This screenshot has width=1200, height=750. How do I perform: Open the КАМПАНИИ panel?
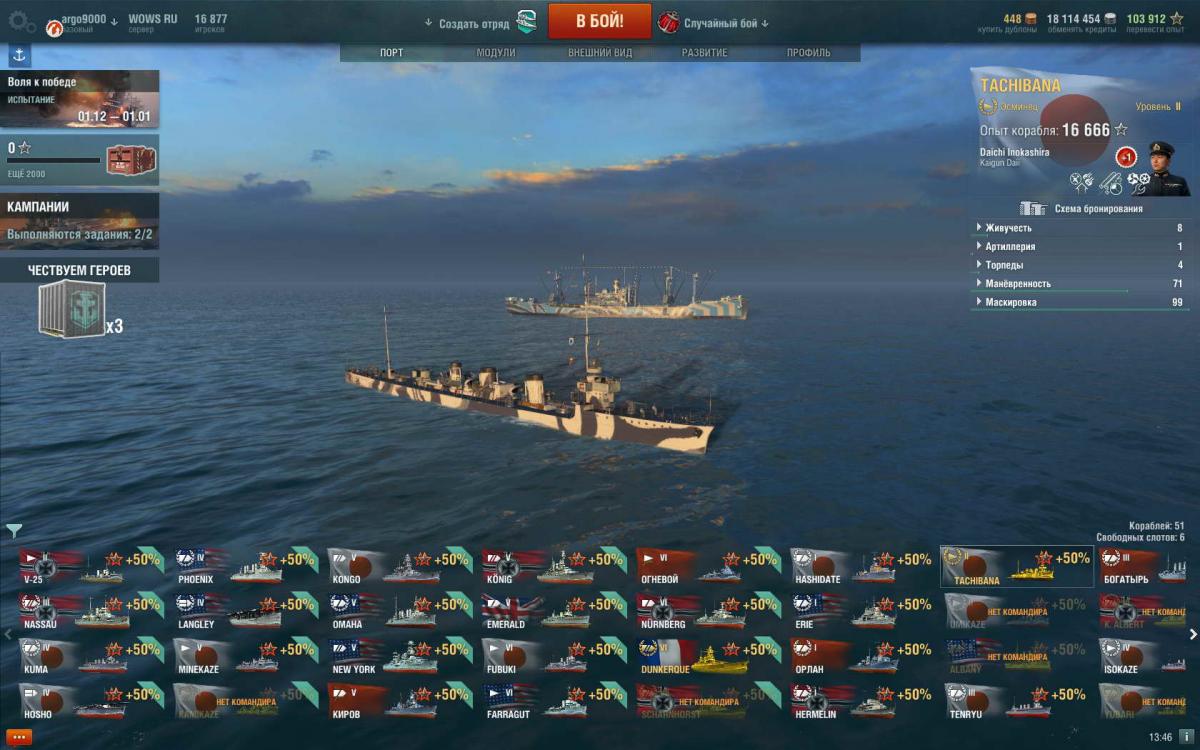click(x=79, y=220)
